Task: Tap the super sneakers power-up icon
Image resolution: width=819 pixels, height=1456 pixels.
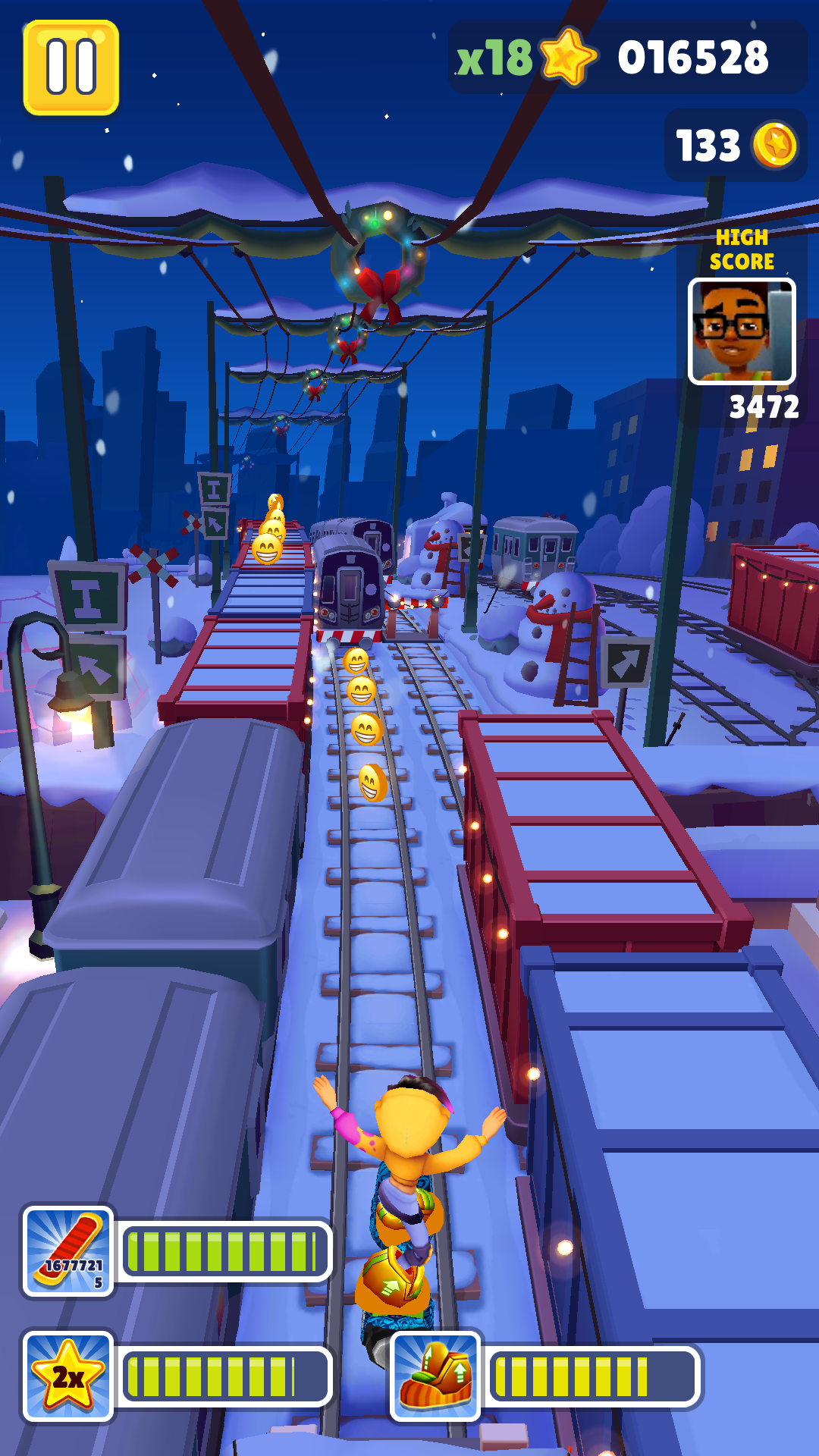Action: click(x=435, y=1376)
